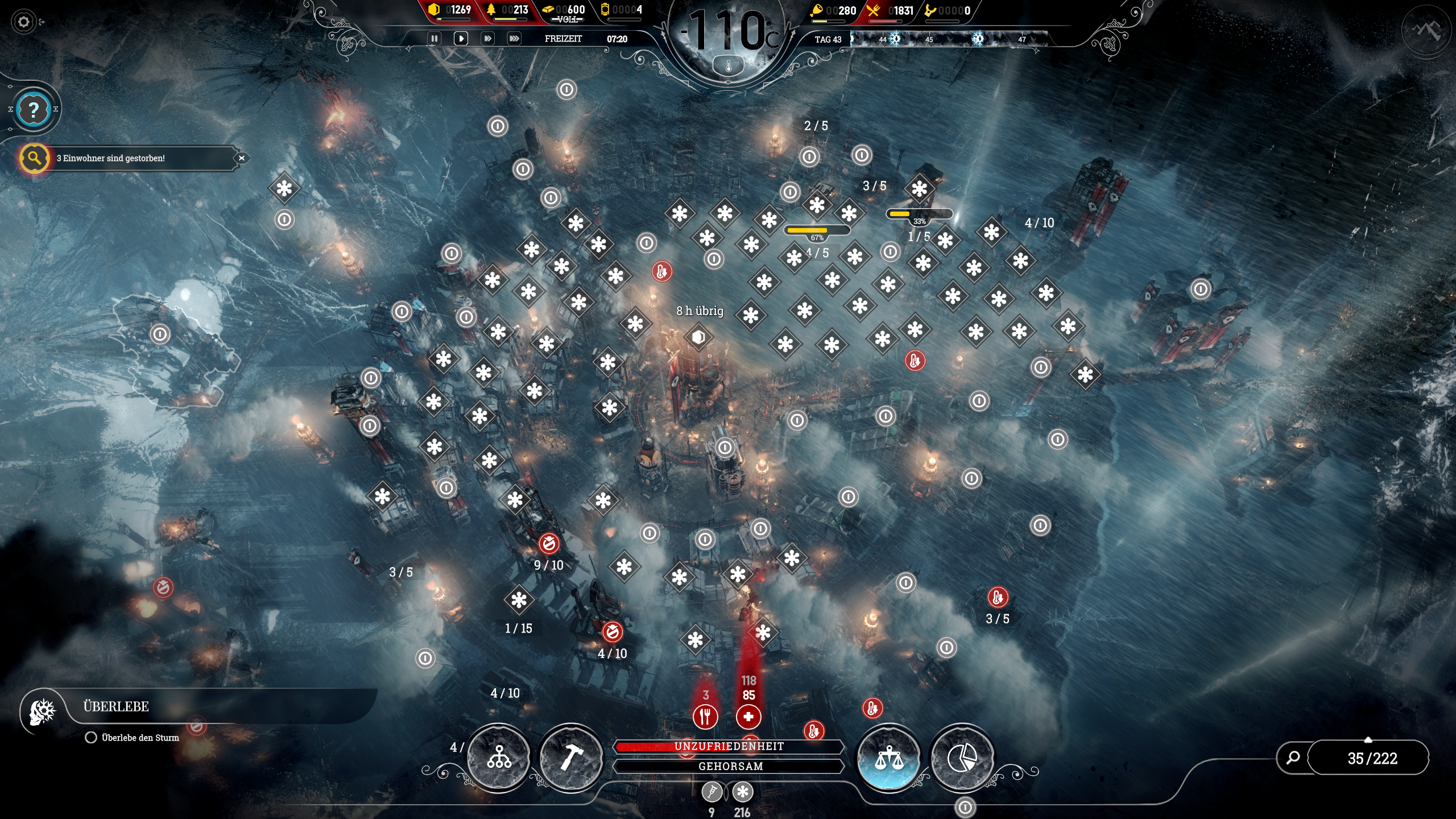Image resolution: width=1456 pixels, height=819 pixels.
Task: Click the thermometer icon under the temperature display
Action: [x=728, y=65]
